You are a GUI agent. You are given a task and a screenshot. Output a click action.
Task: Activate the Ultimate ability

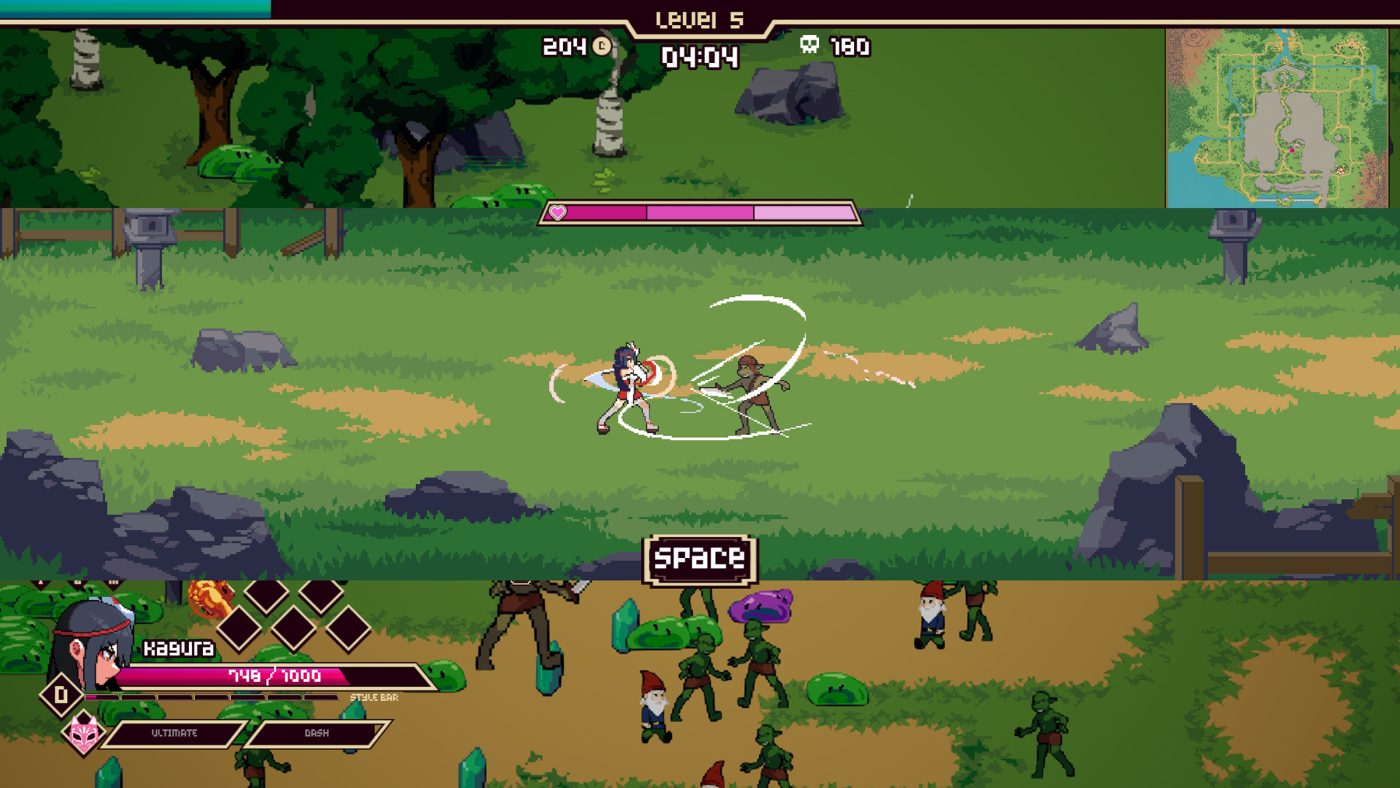pyautogui.click(x=174, y=733)
